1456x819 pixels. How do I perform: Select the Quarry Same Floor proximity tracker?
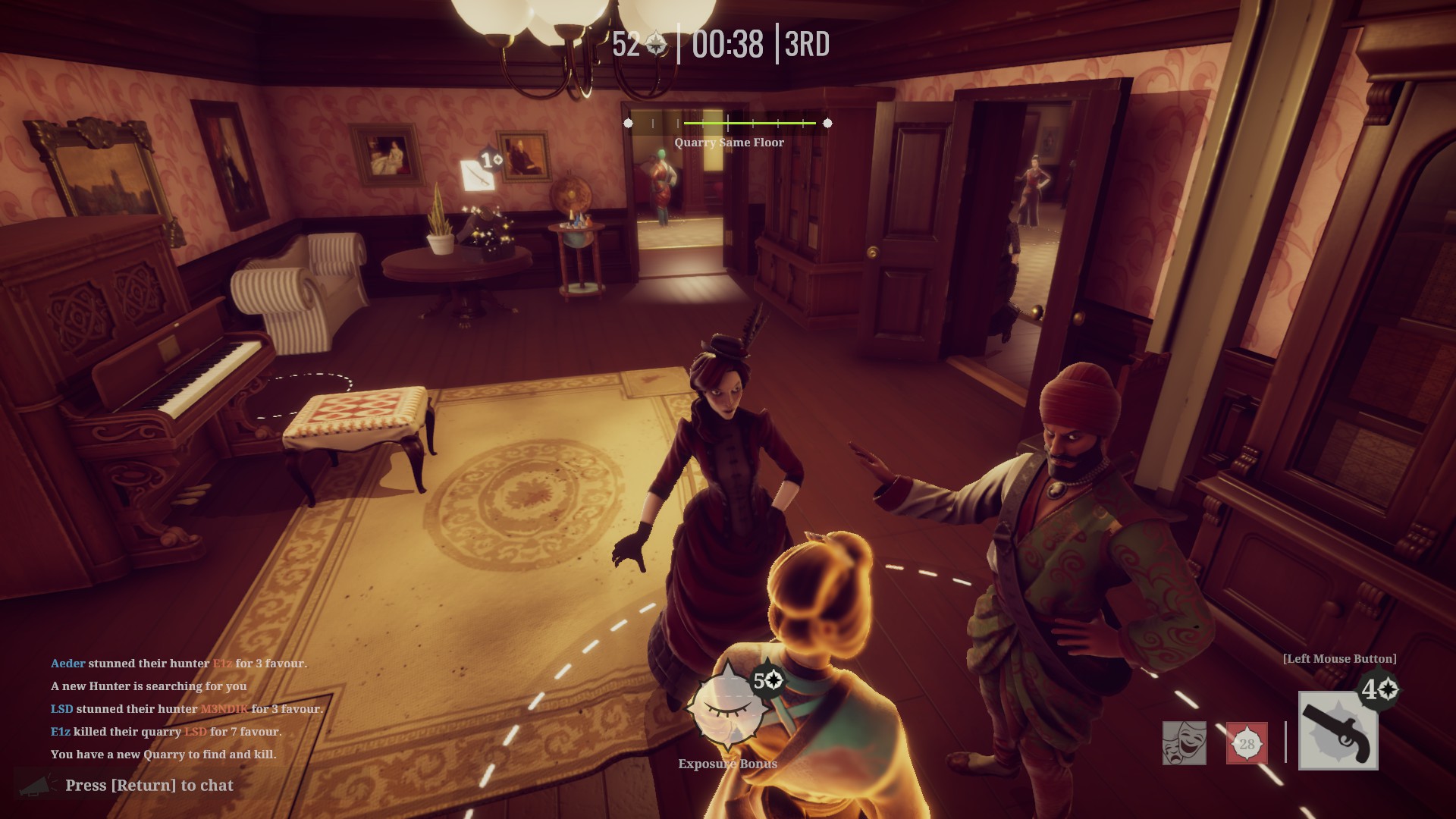tap(728, 124)
